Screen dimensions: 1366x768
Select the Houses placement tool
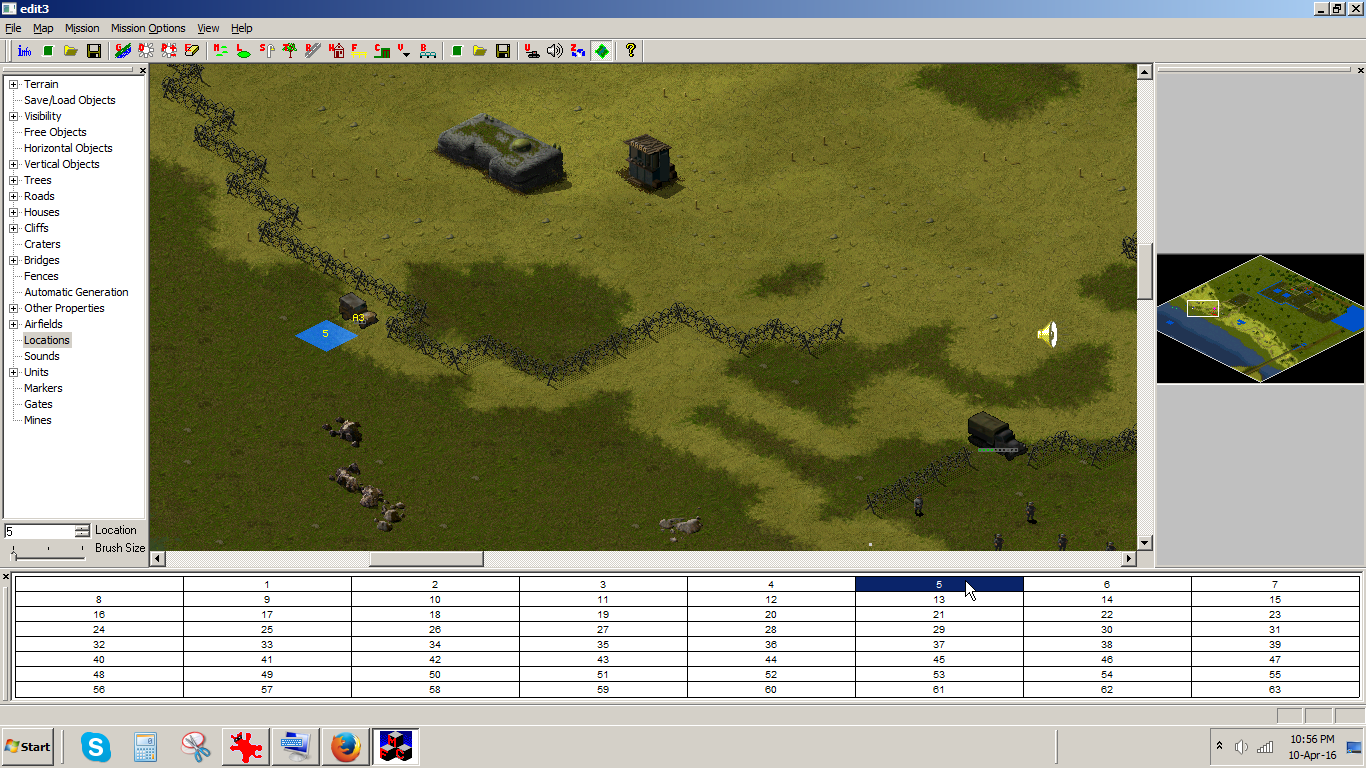click(x=338, y=51)
